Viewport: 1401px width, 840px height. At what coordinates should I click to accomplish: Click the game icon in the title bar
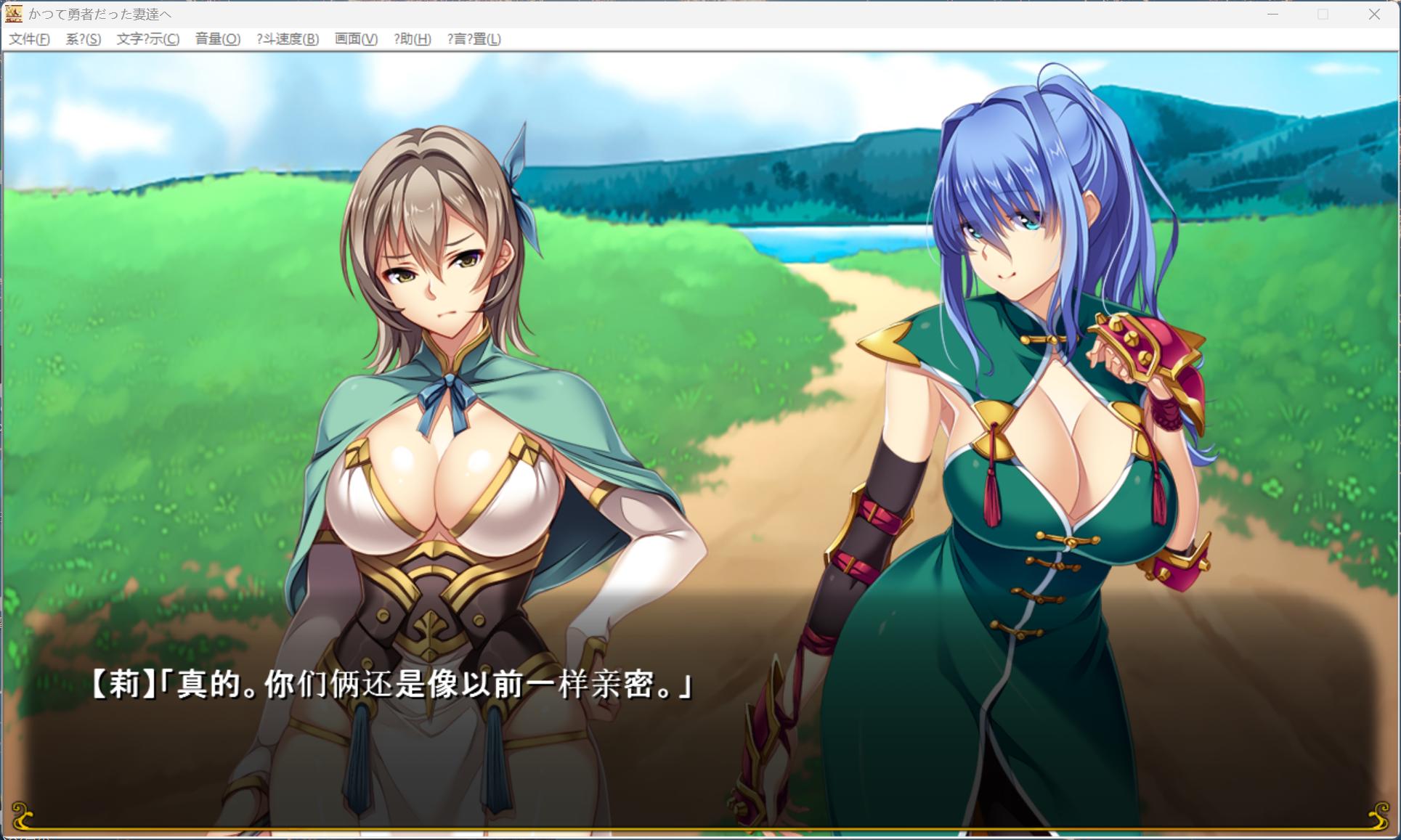point(15,13)
